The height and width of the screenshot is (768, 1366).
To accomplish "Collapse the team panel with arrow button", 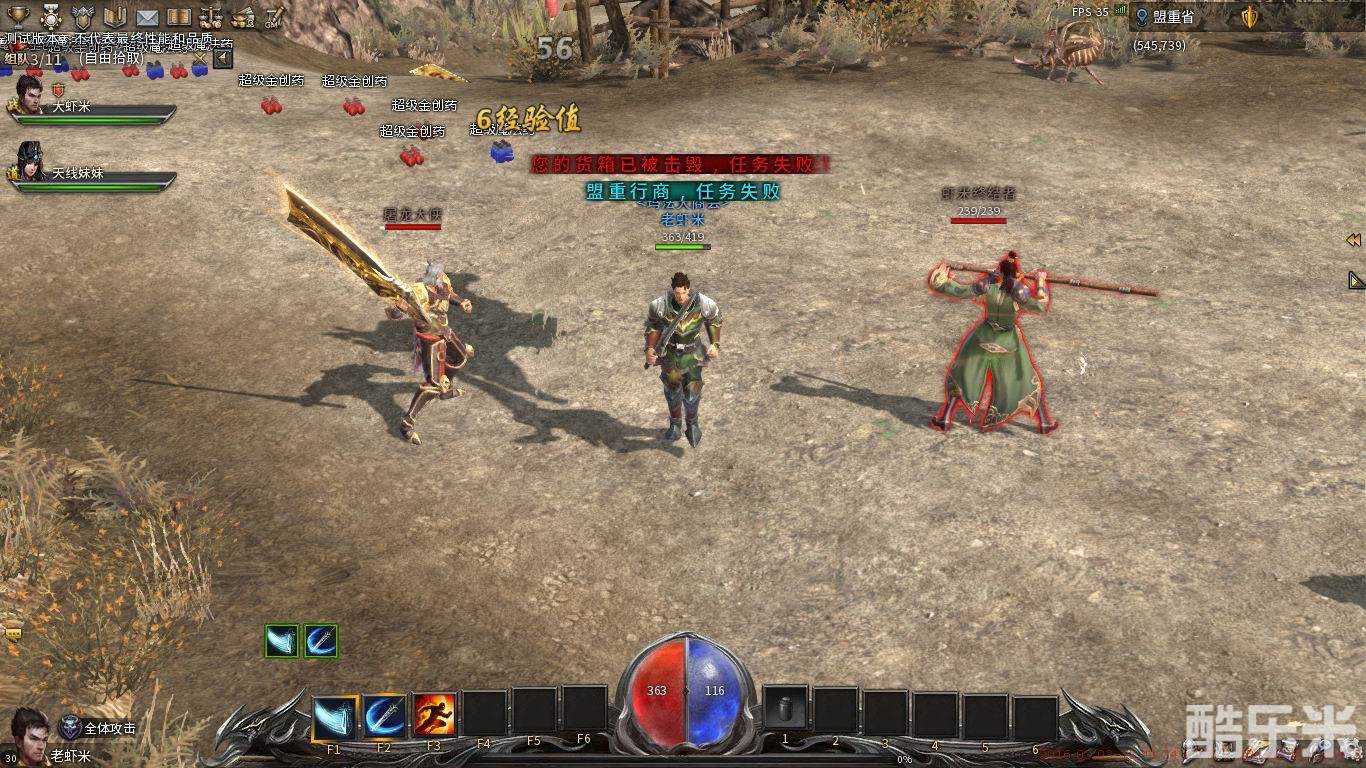I will 223,59.
